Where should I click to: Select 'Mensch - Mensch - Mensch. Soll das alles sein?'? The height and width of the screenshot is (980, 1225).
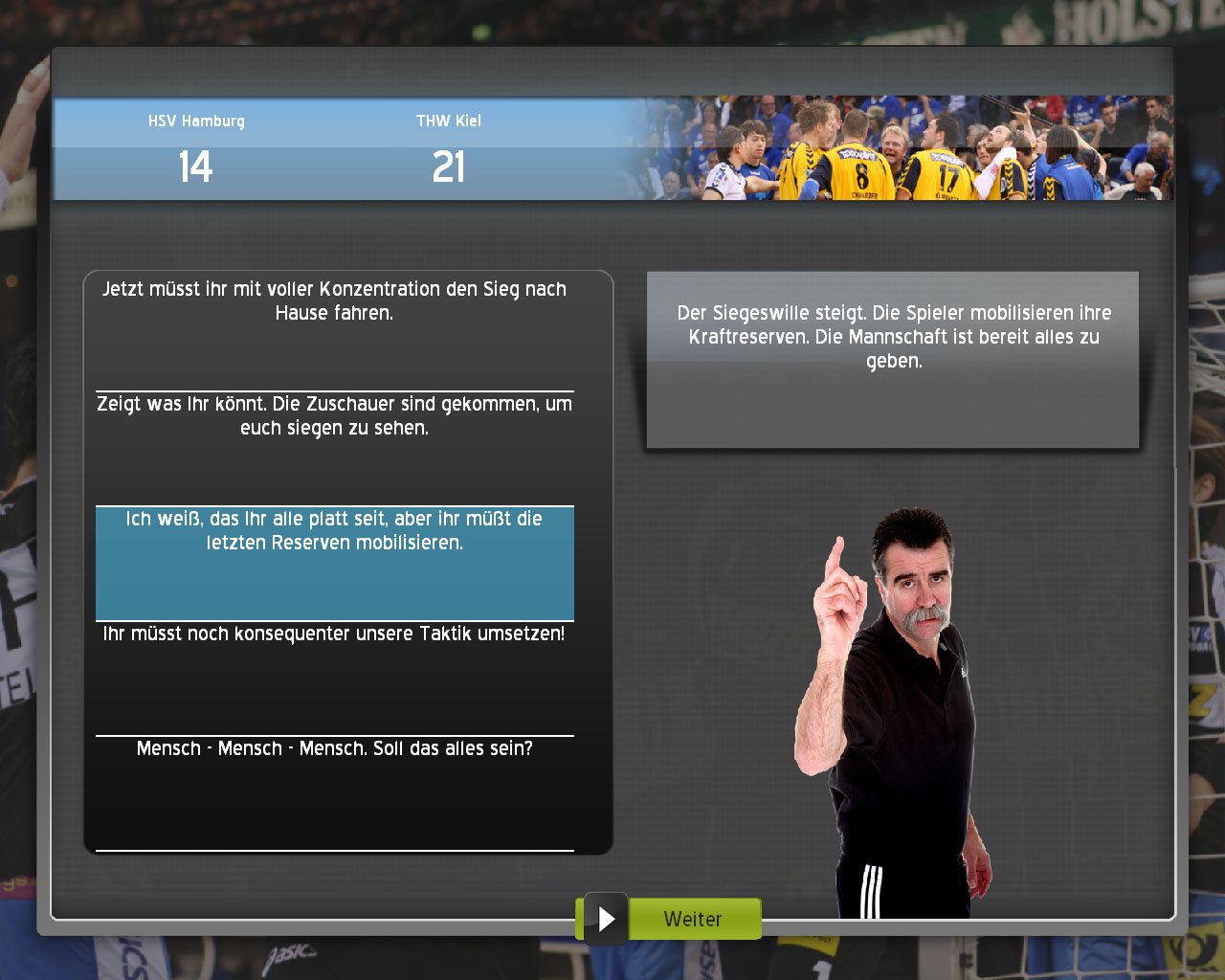(x=334, y=791)
